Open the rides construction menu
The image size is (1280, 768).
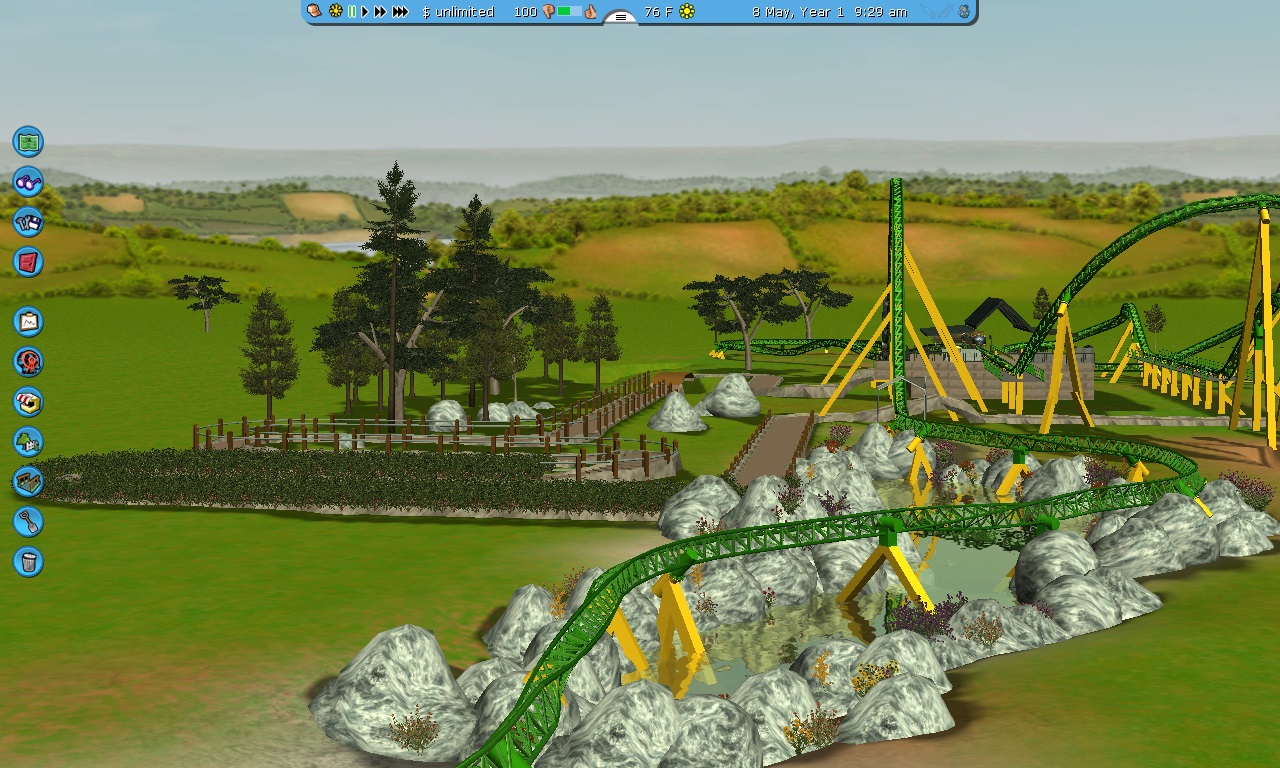point(28,361)
